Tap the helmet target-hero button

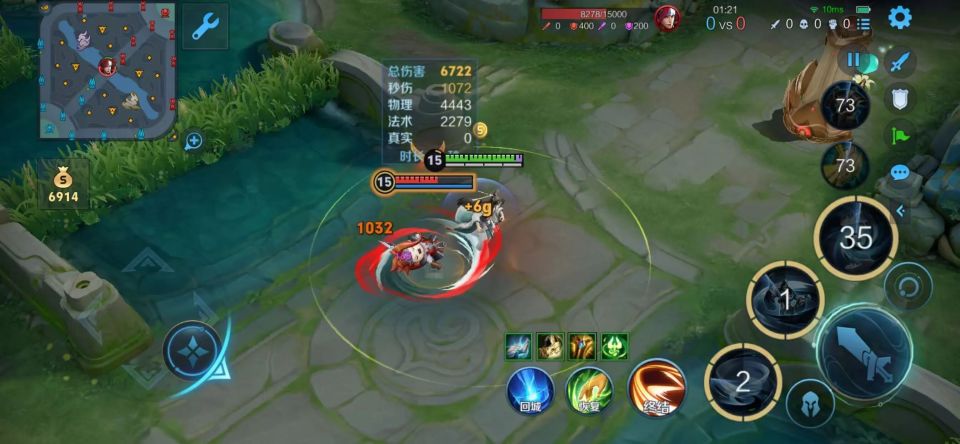[810, 403]
